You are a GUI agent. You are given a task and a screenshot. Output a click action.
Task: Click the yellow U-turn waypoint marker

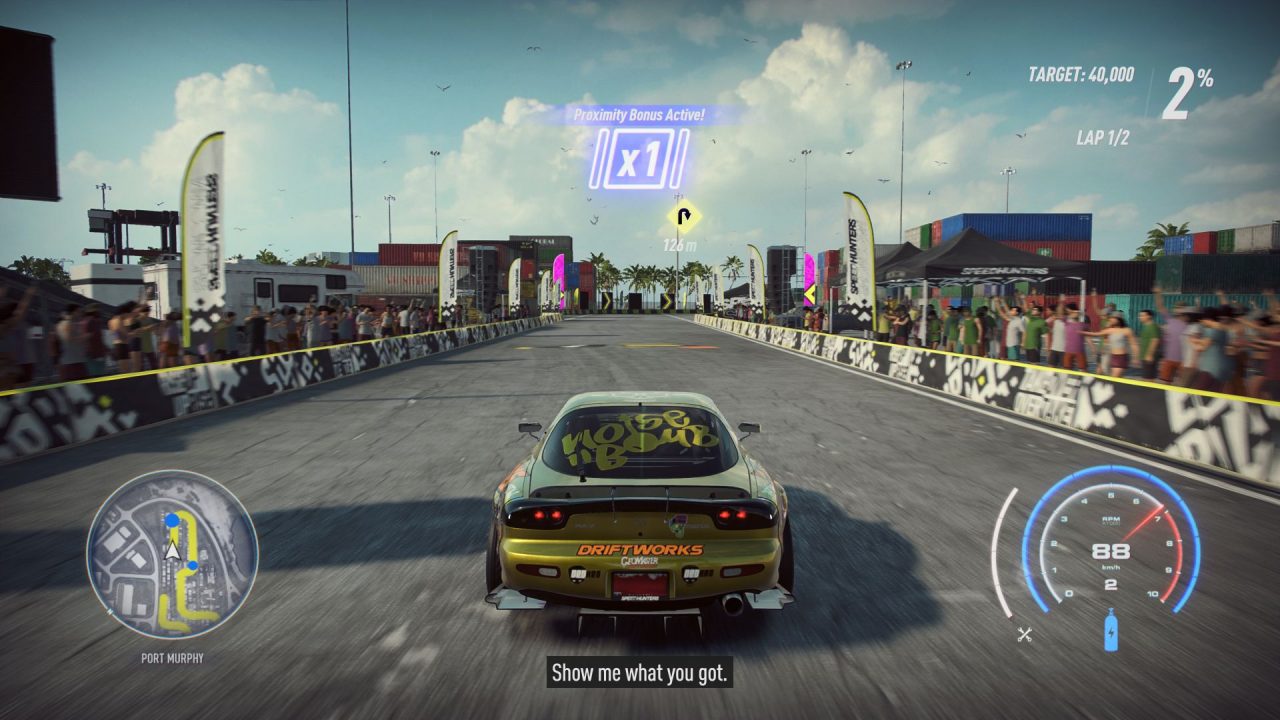tap(684, 216)
